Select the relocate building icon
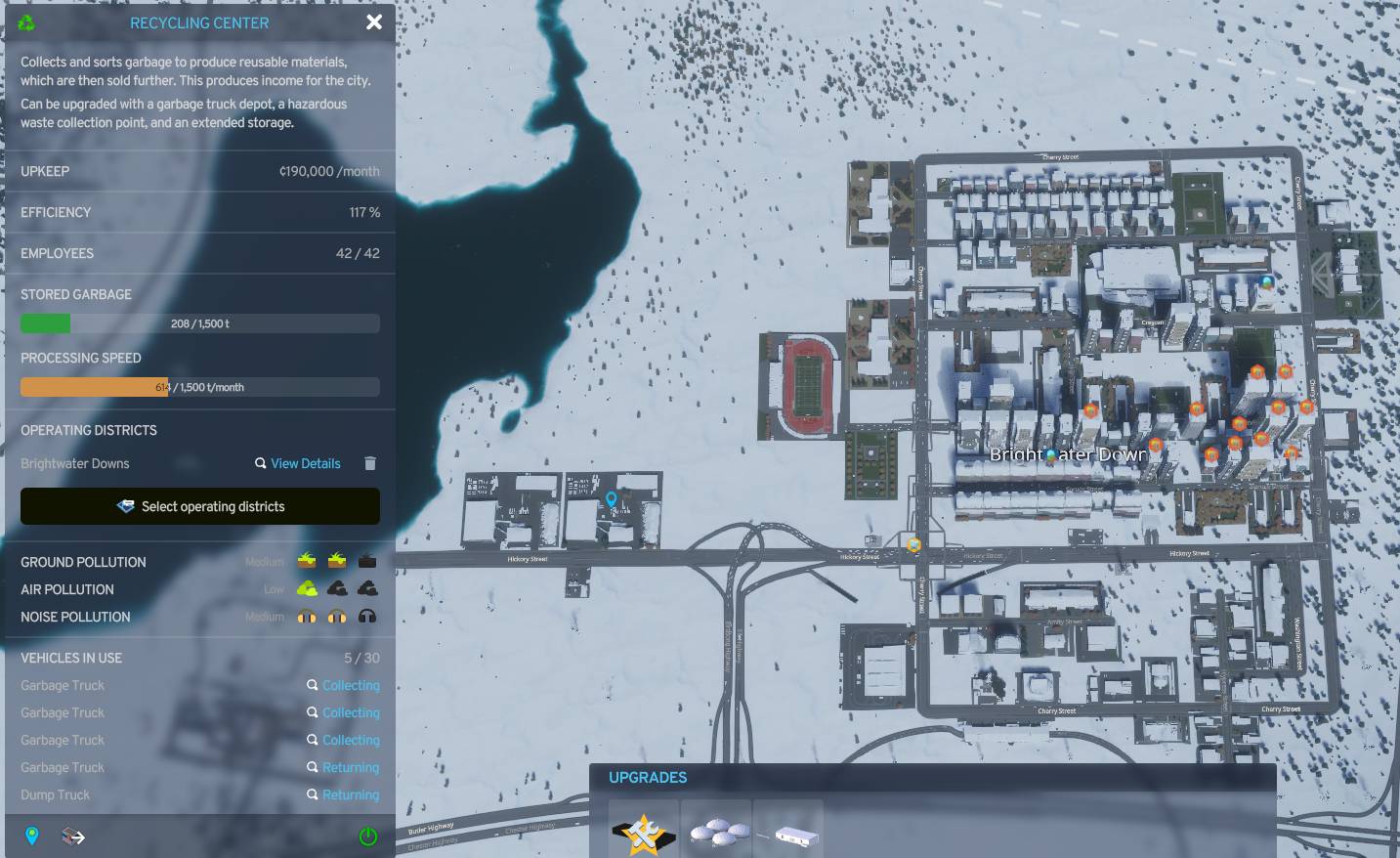The width and height of the screenshot is (1400, 858). 72,837
